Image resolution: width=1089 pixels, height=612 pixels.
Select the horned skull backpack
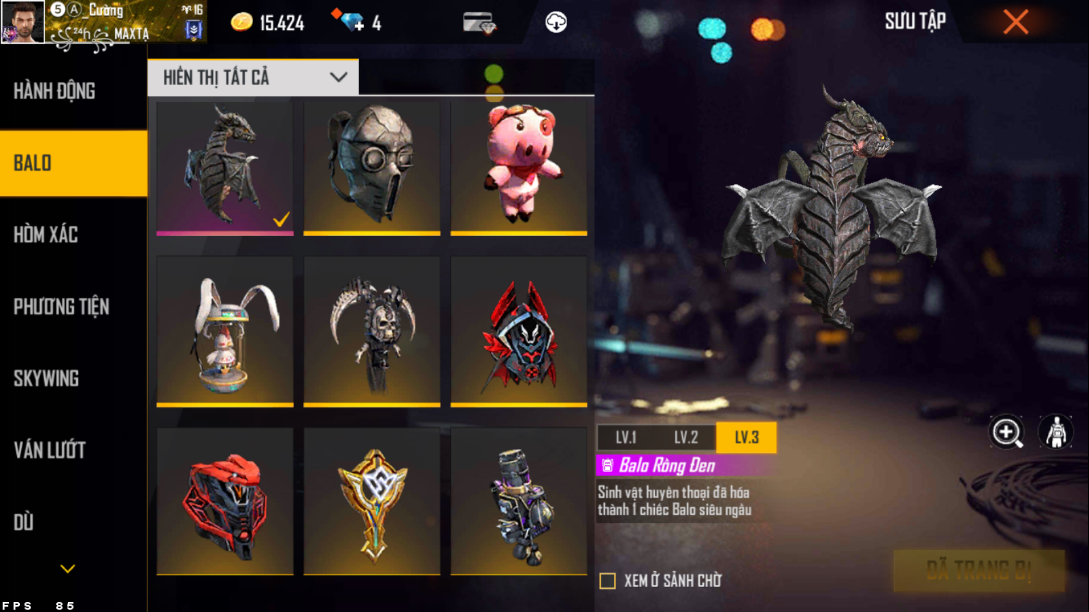click(372, 330)
